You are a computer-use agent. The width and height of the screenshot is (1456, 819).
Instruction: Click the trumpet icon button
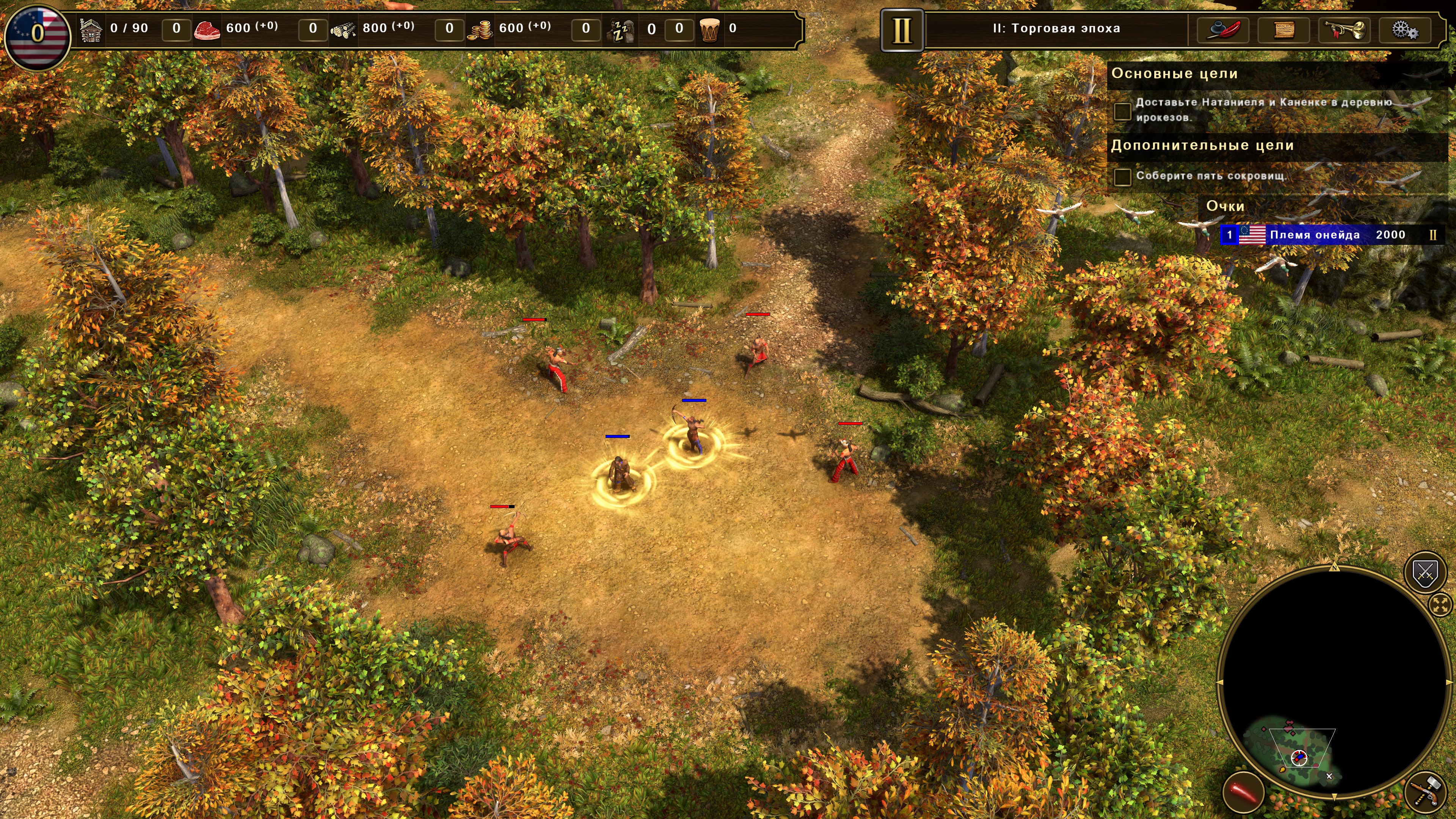1345,29
